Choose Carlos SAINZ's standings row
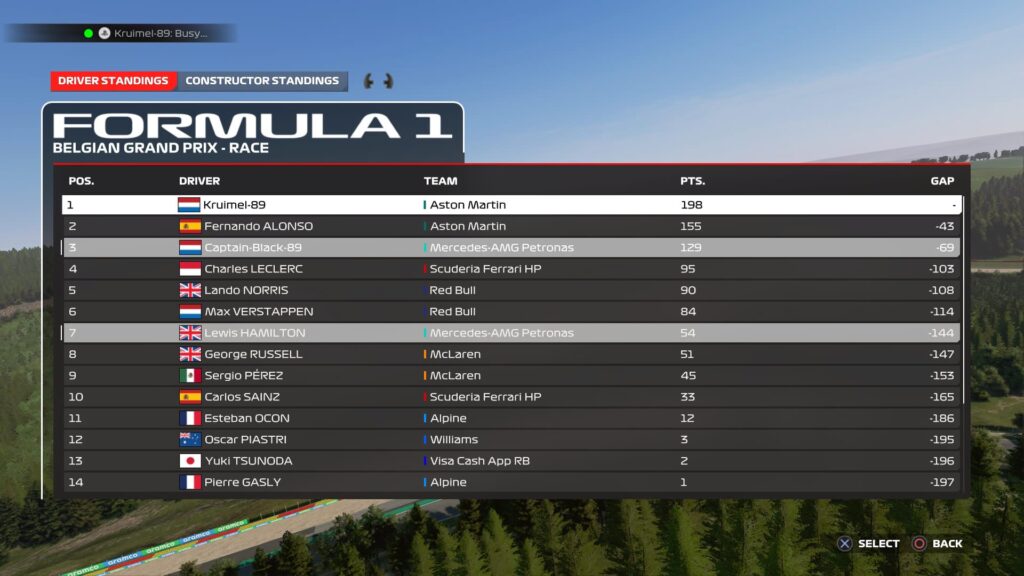This screenshot has width=1024, height=576. tap(511, 397)
